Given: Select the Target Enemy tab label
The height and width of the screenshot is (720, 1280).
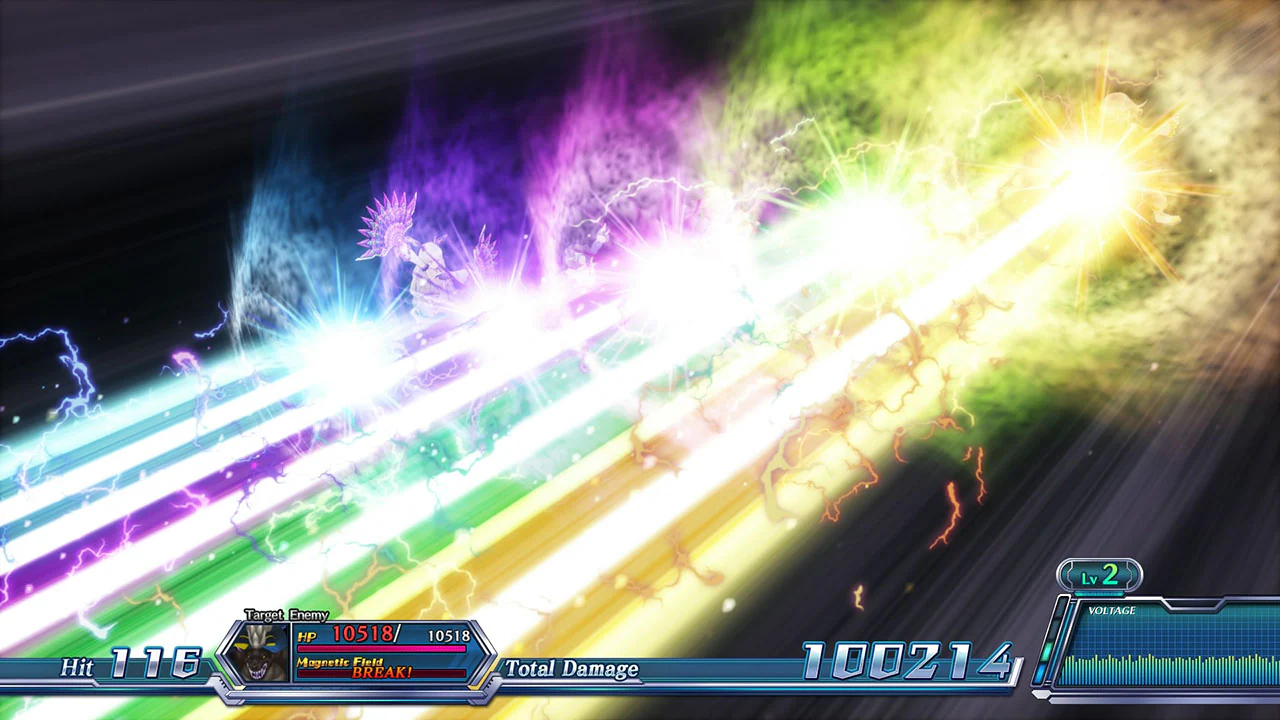Looking at the screenshot, I should pyautogui.click(x=285, y=614).
